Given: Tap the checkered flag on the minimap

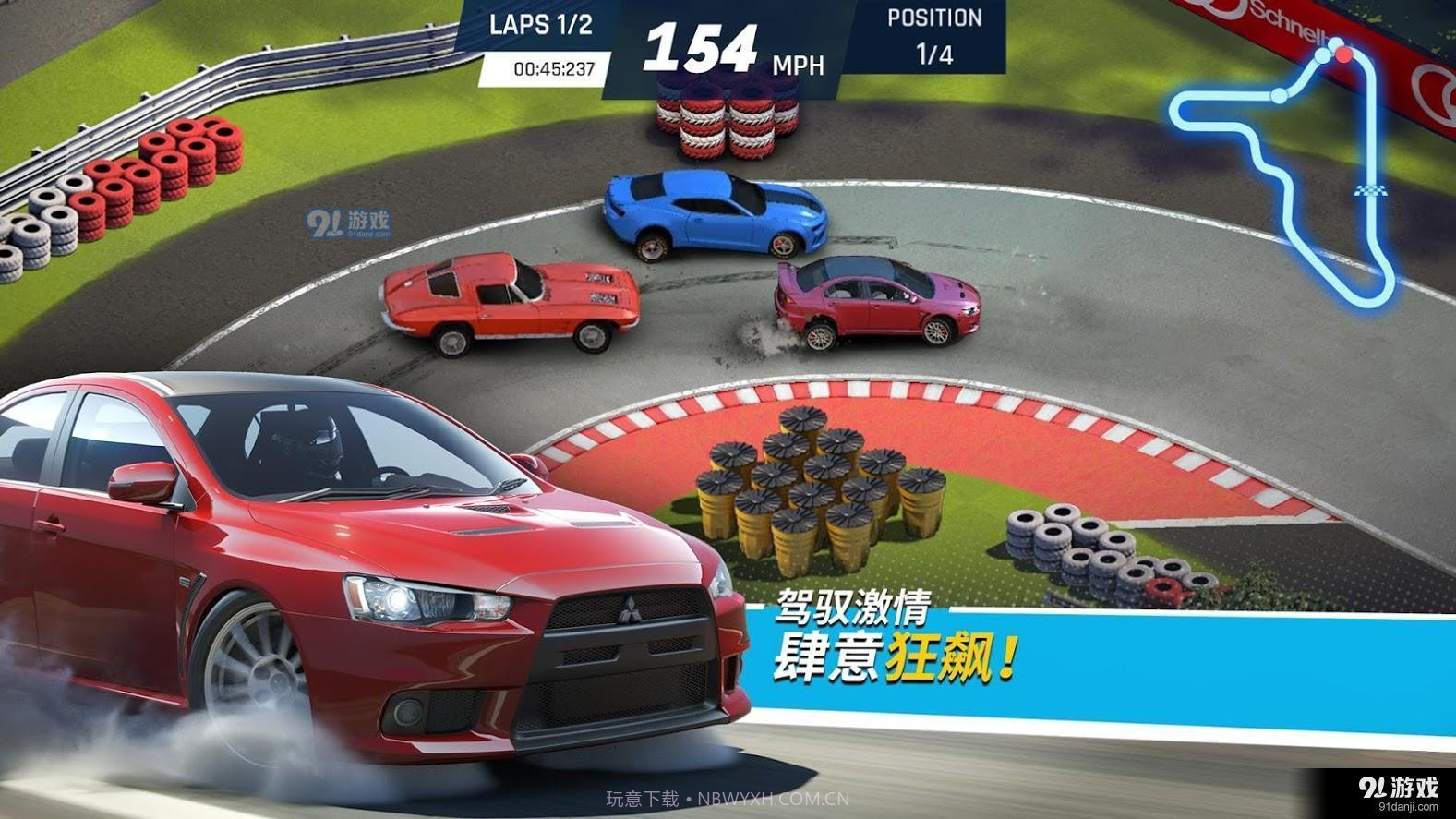Looking at the screenshot, I should click(x=1370, y=191).
